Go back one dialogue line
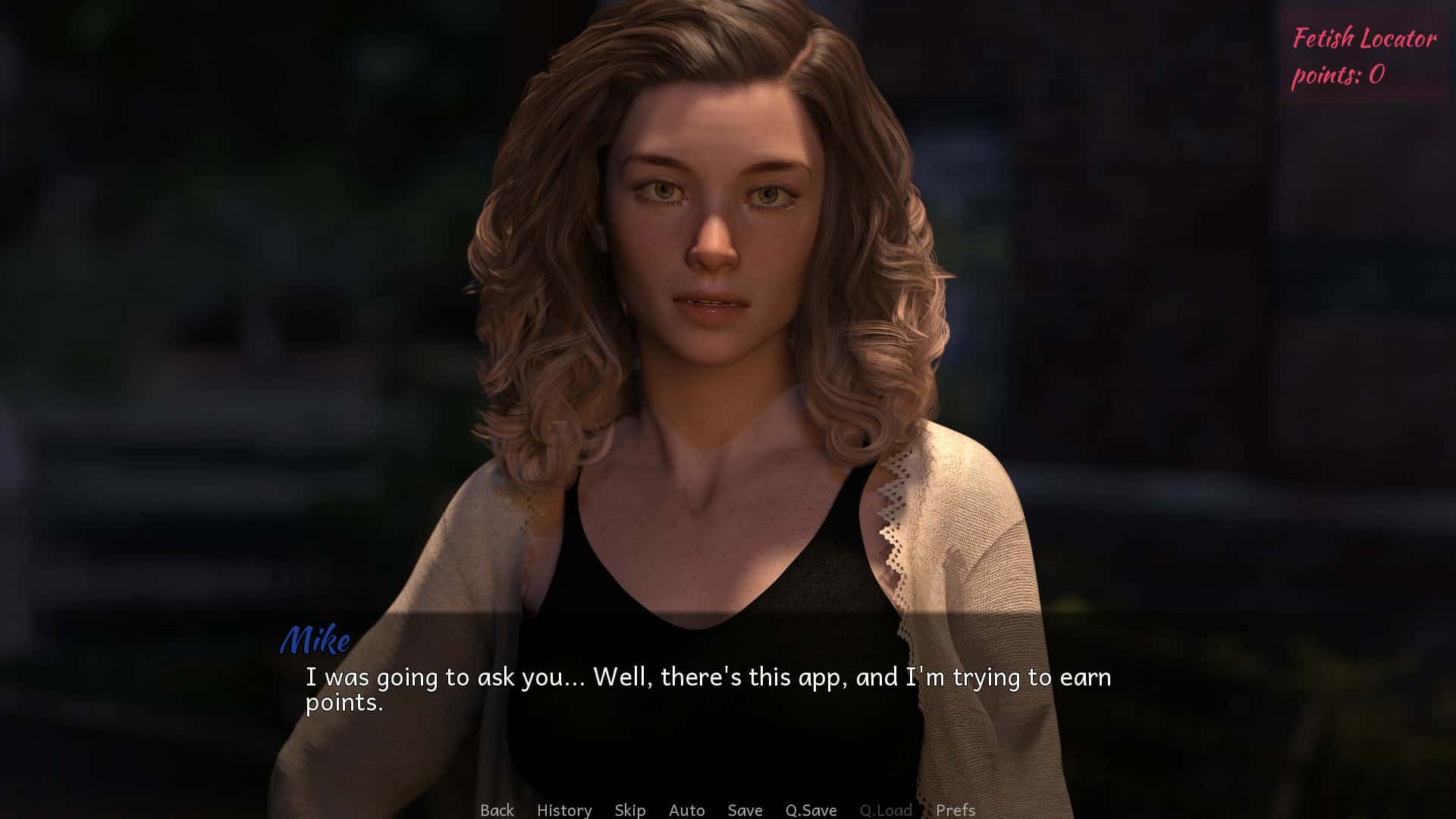 tap(497, 810)
